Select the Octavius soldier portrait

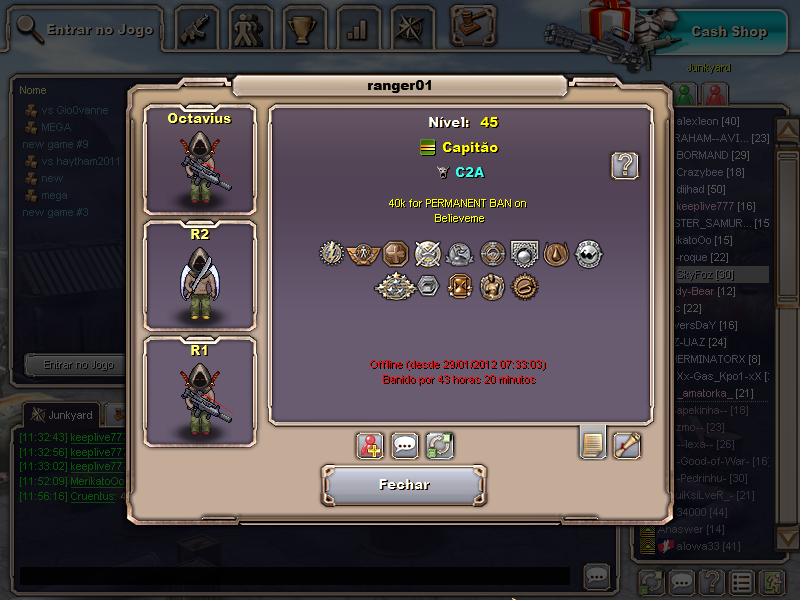point(199,160)
